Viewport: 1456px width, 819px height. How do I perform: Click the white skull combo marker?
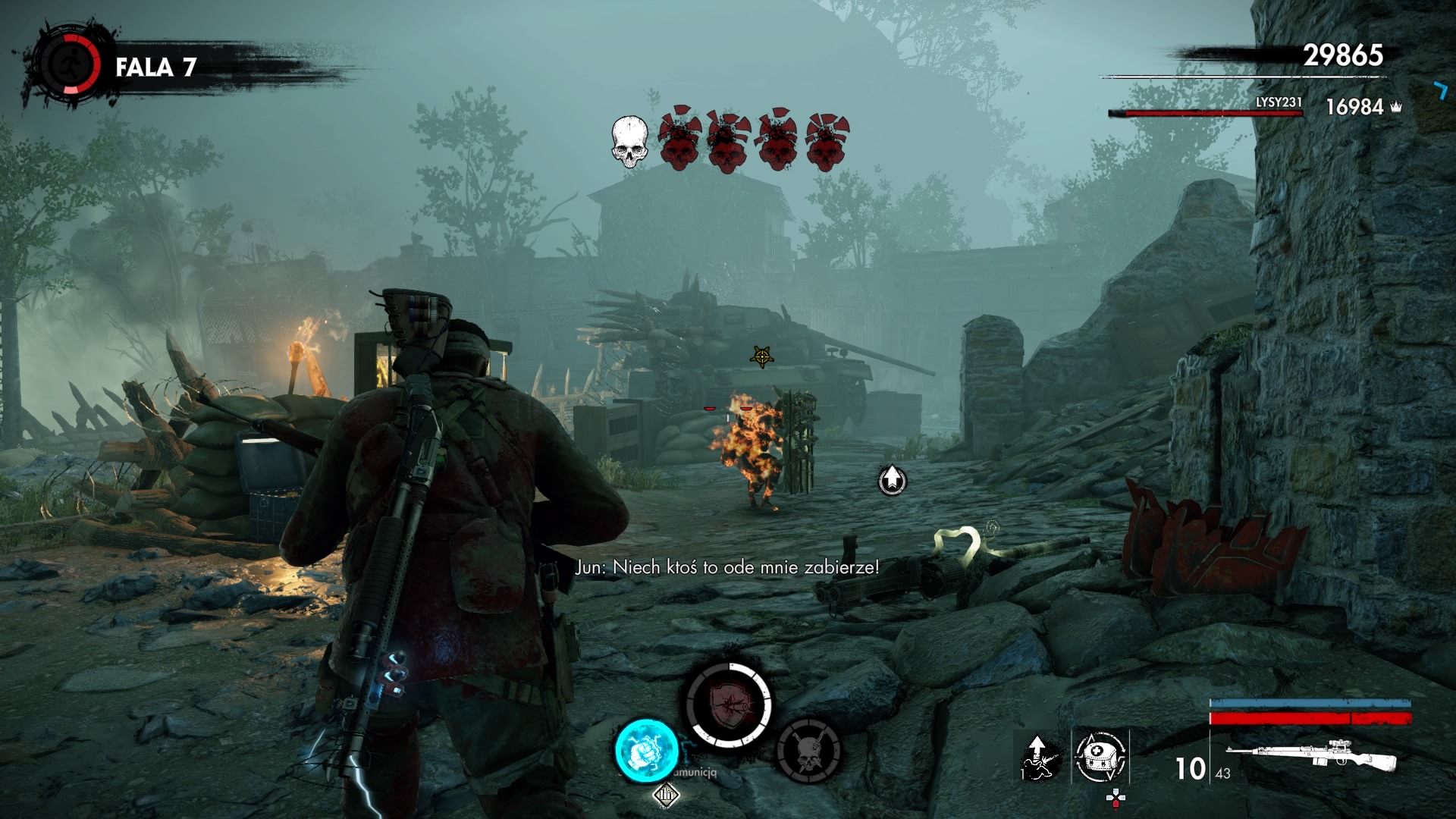click(x=629, y=142)
